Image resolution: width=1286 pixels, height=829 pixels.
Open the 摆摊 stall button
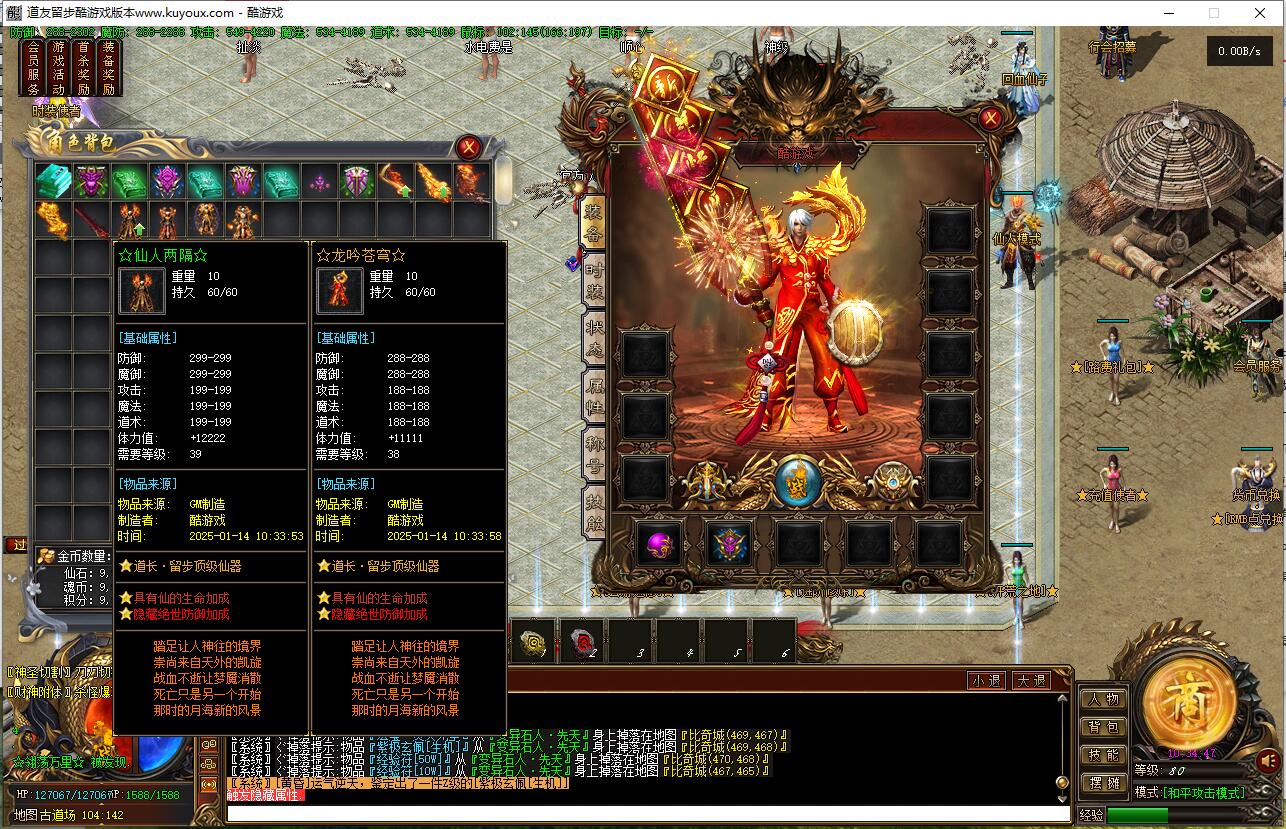pyautogui.click(x=1103, y=783)
